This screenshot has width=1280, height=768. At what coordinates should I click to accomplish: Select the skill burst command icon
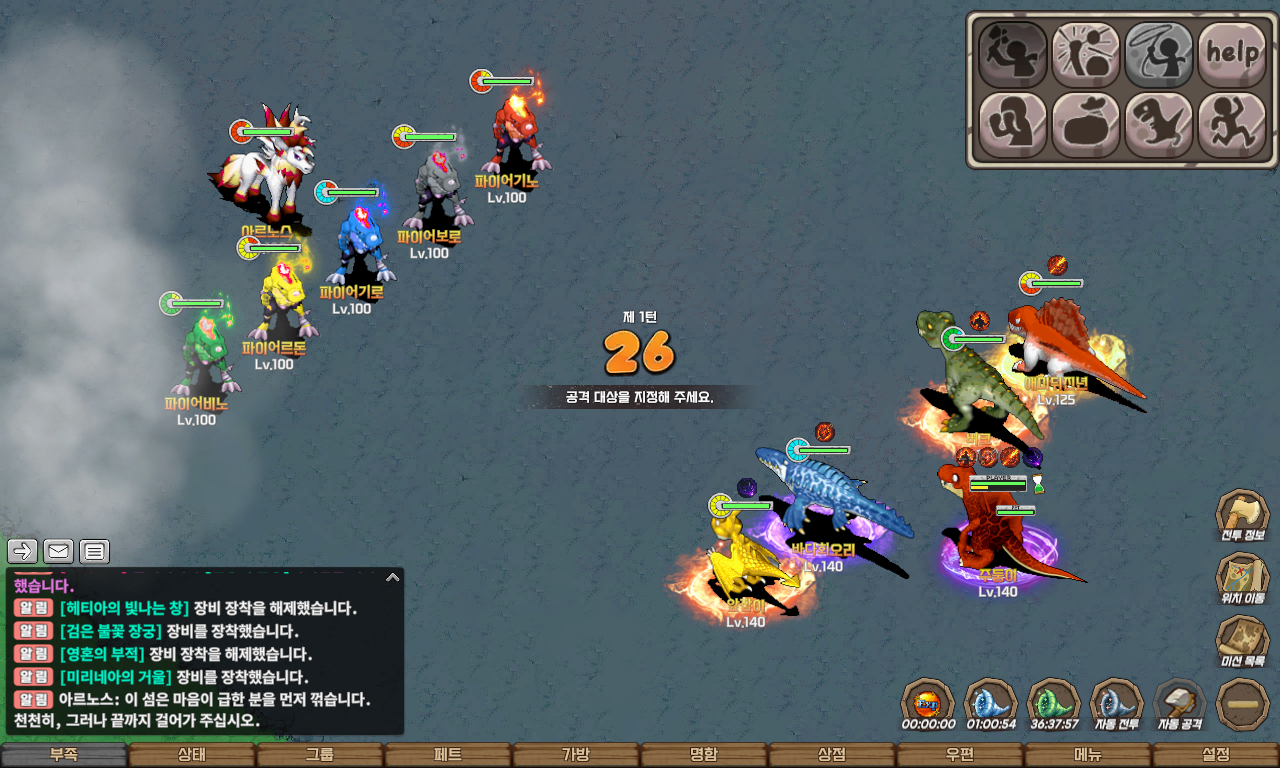pos(1085,54)
